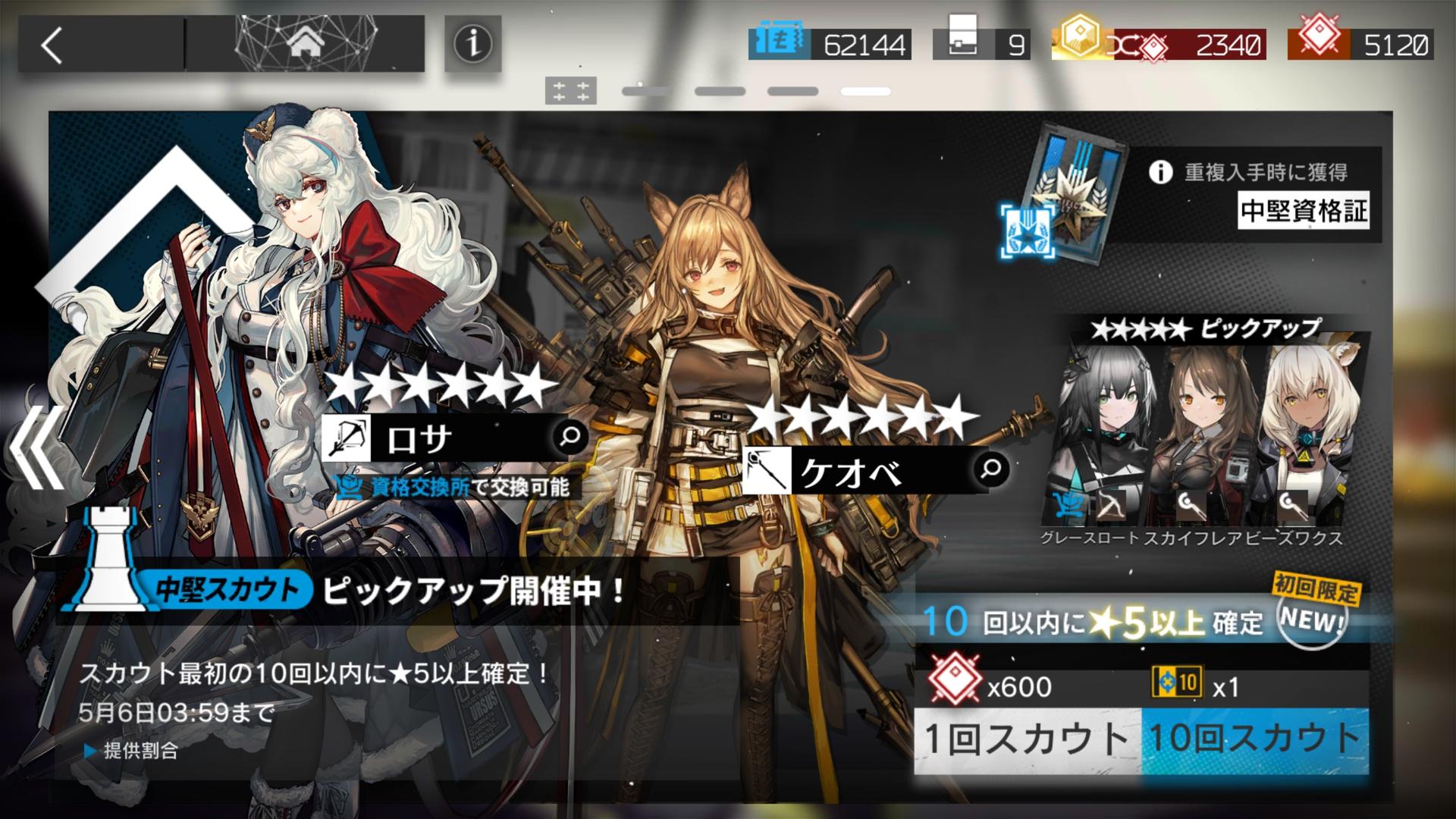
Task: Perform 10回スカウト ten-pull scout
Action: 1255,739
